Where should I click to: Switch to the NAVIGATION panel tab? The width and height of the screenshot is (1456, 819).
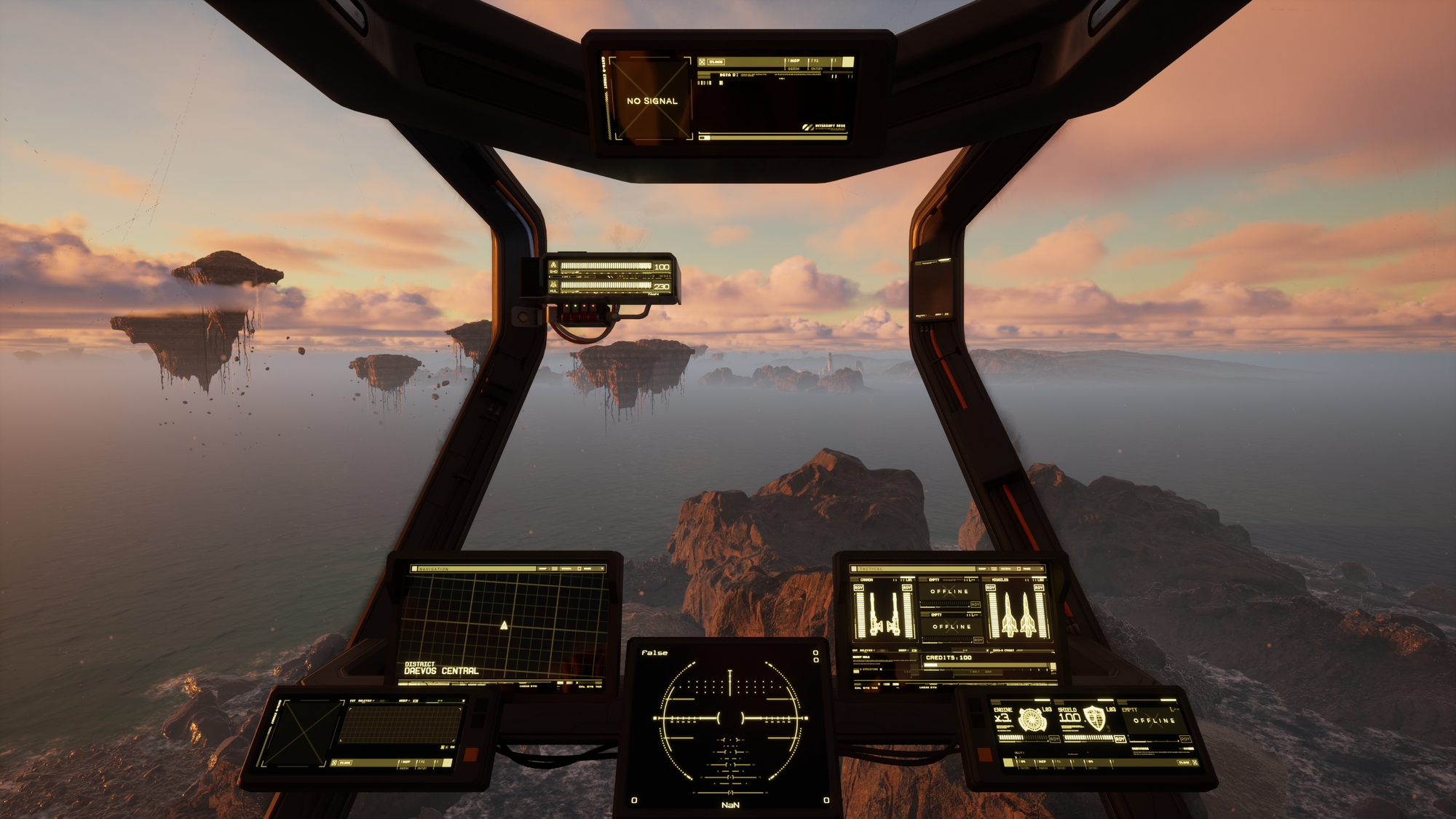click(432, 569)
